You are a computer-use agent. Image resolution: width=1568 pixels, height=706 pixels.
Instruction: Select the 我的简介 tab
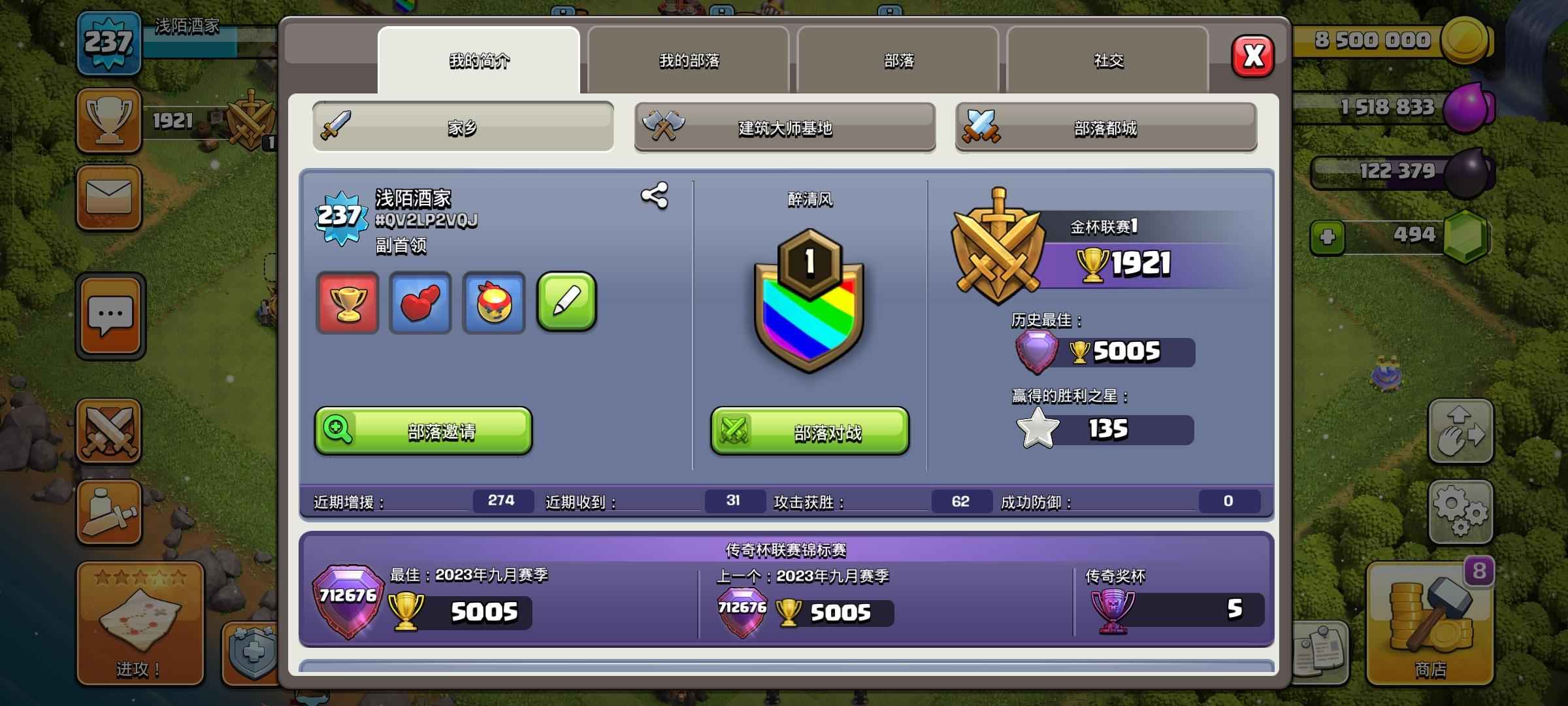[479, 61]
